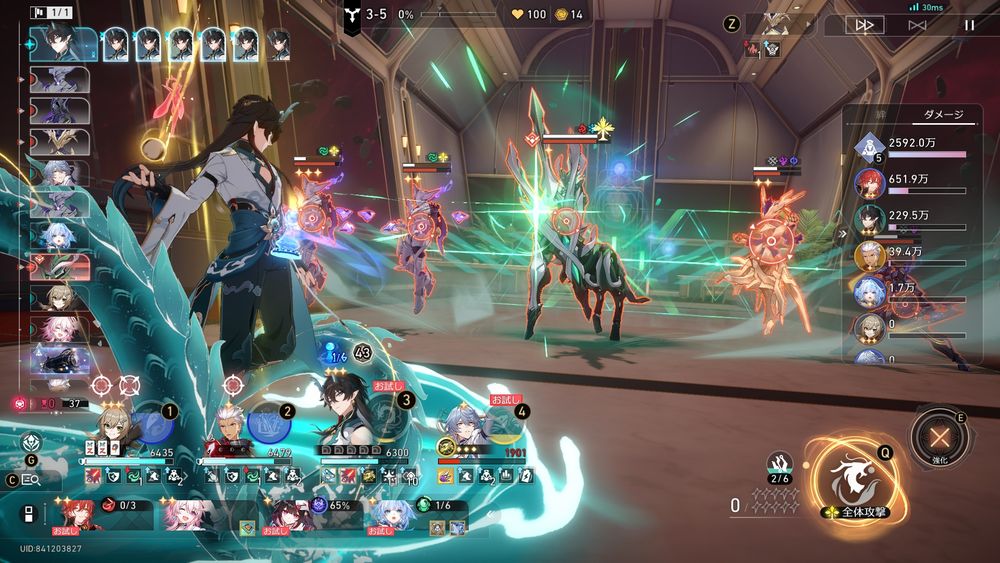Open the enemy details magnifier icon
Screen dimensions: 1000x563
point(29,480)
